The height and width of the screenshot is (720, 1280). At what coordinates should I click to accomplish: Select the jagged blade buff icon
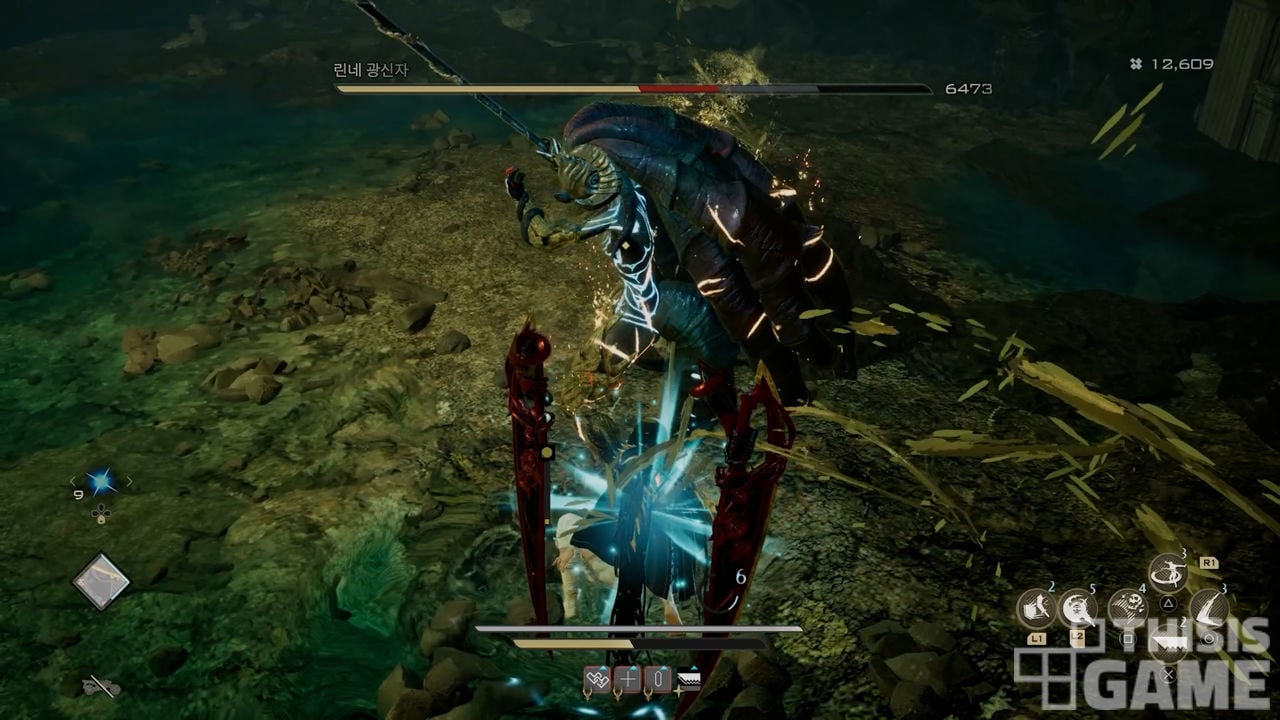pyautogui.click(x=688, y=681)
